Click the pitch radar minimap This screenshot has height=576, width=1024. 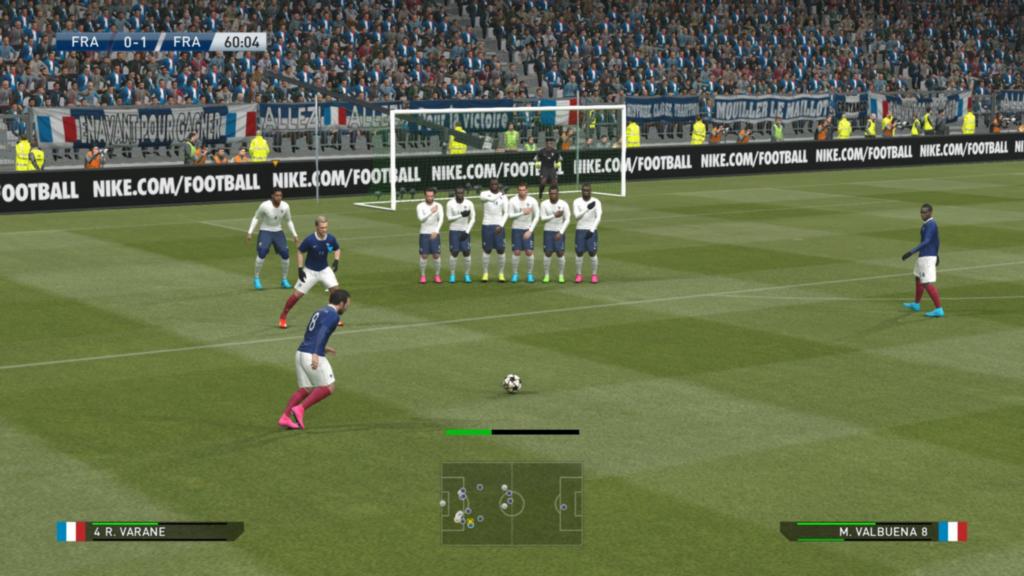[x=511, y=503]
